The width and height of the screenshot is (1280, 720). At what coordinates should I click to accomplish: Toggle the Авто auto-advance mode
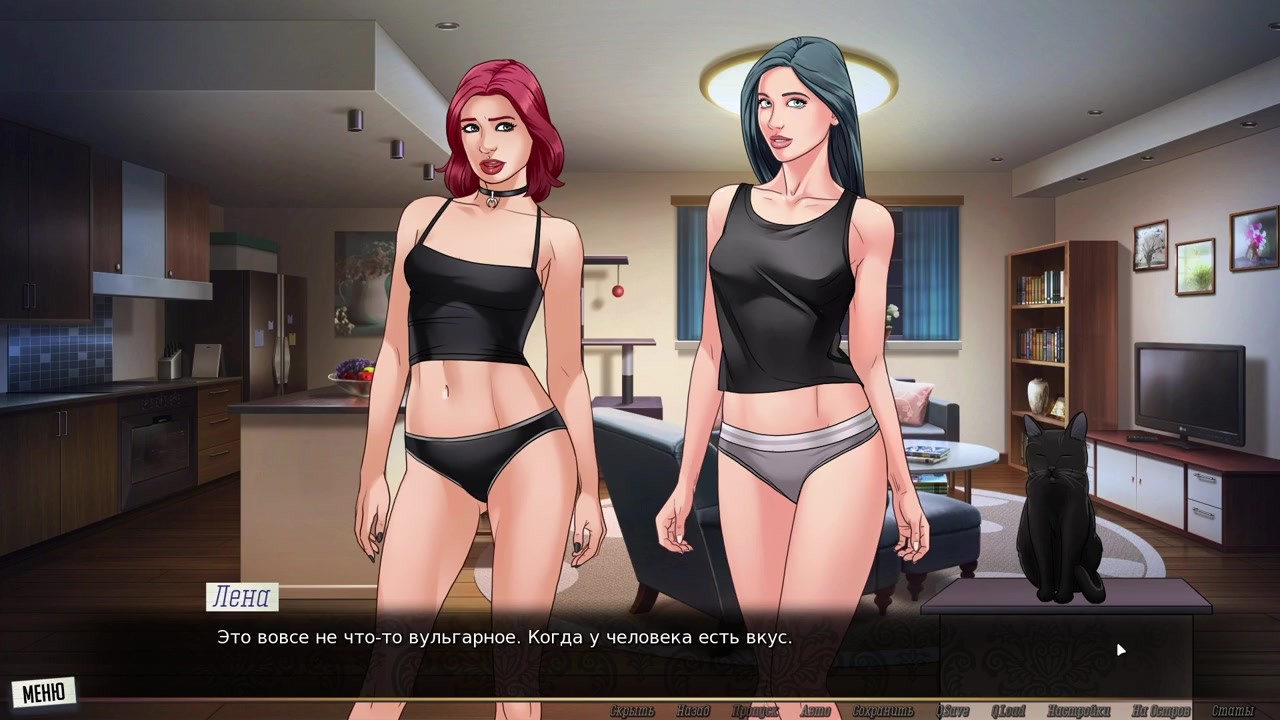[815, 711]
